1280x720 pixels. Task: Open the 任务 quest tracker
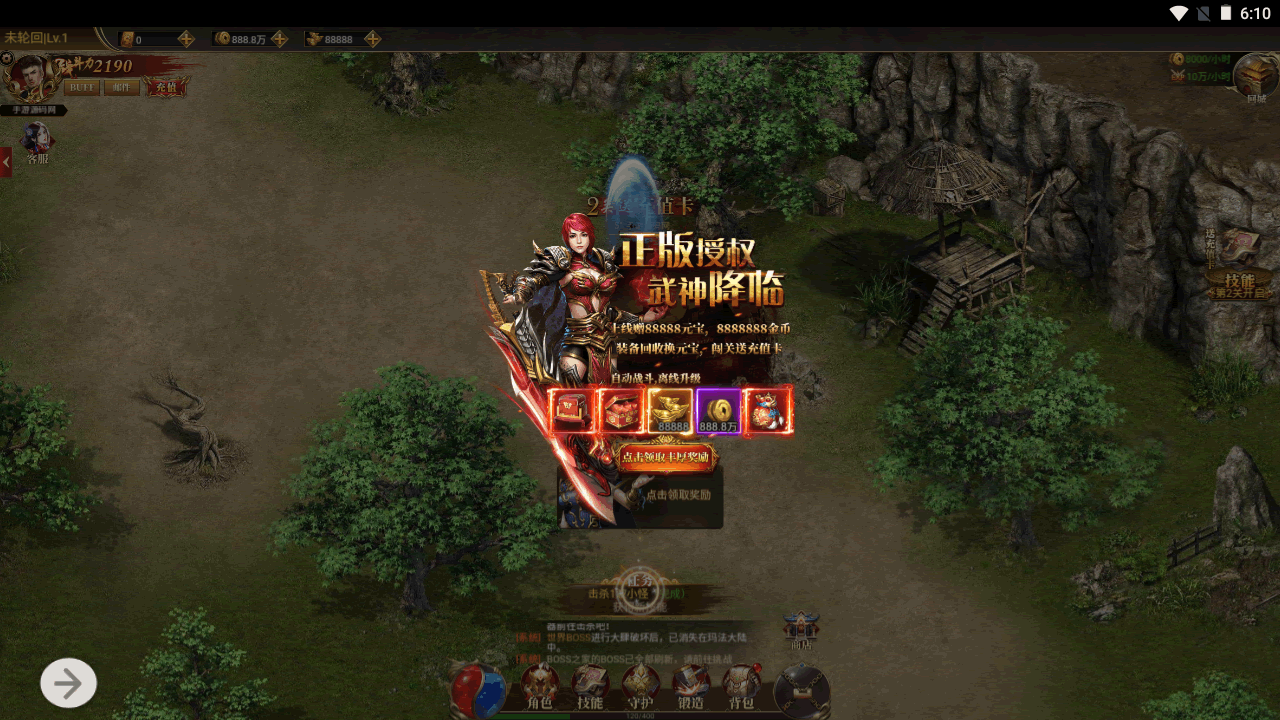pyautogui.click(x=636, y=590)
